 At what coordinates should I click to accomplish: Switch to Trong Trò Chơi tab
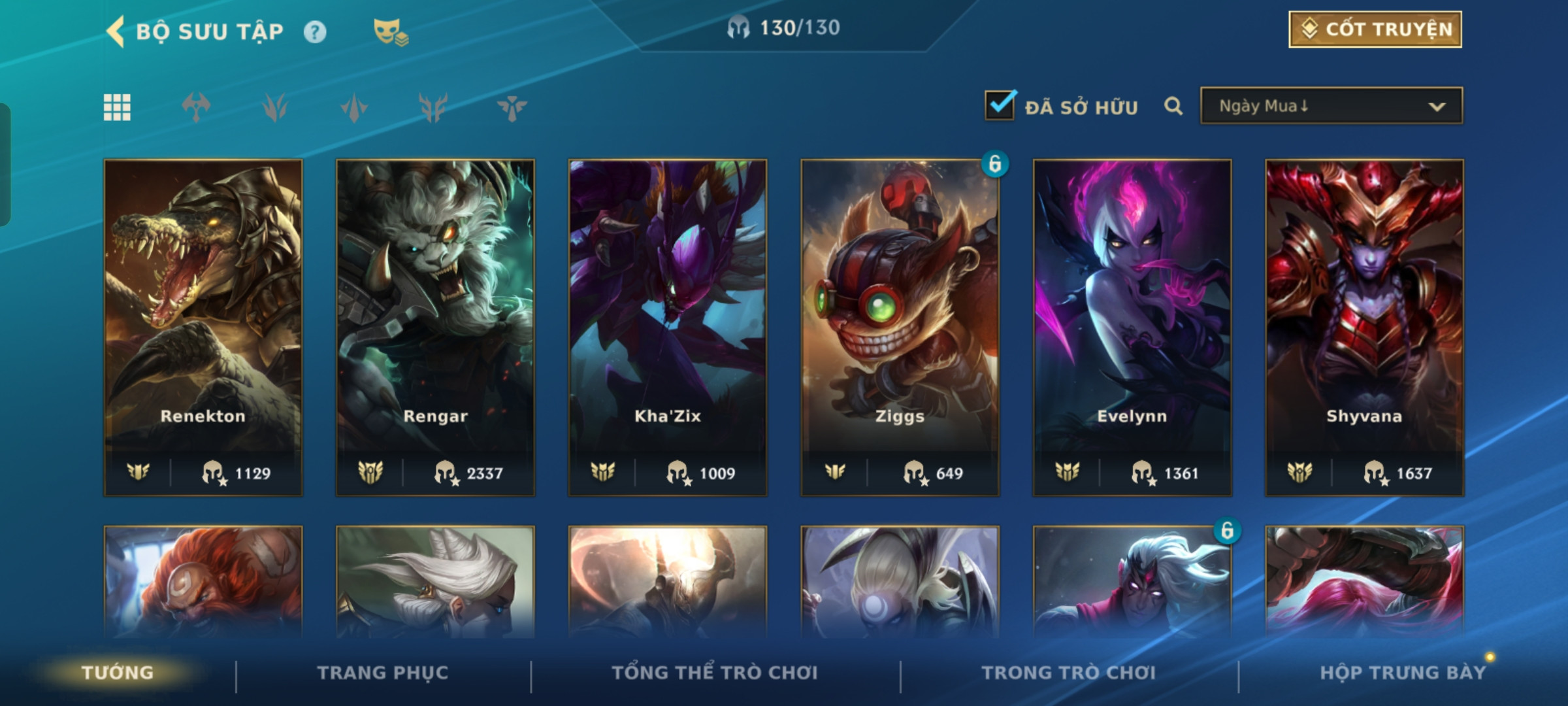(1069, 673)
